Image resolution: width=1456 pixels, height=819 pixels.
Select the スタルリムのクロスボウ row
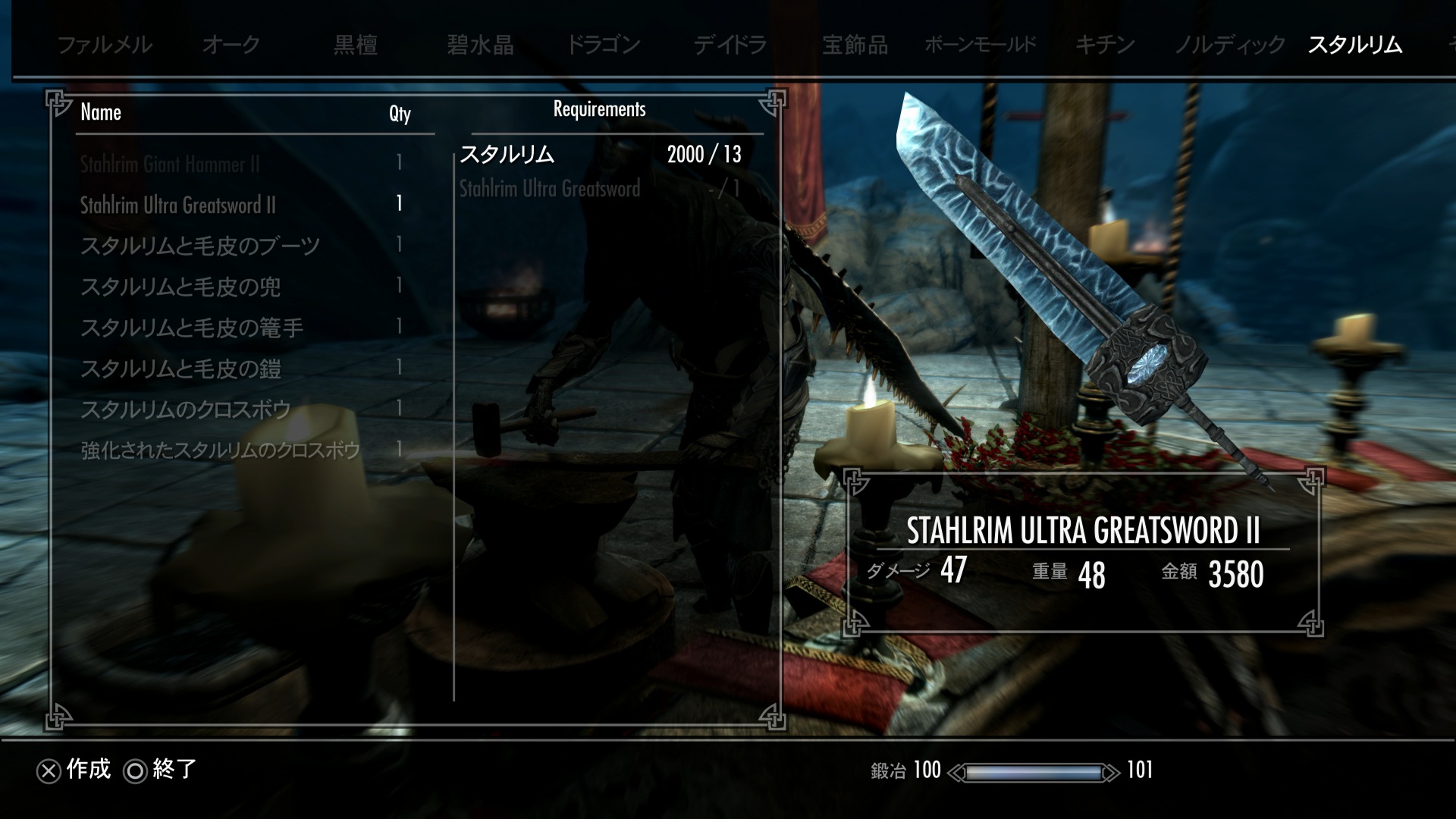tap(186, 409)
